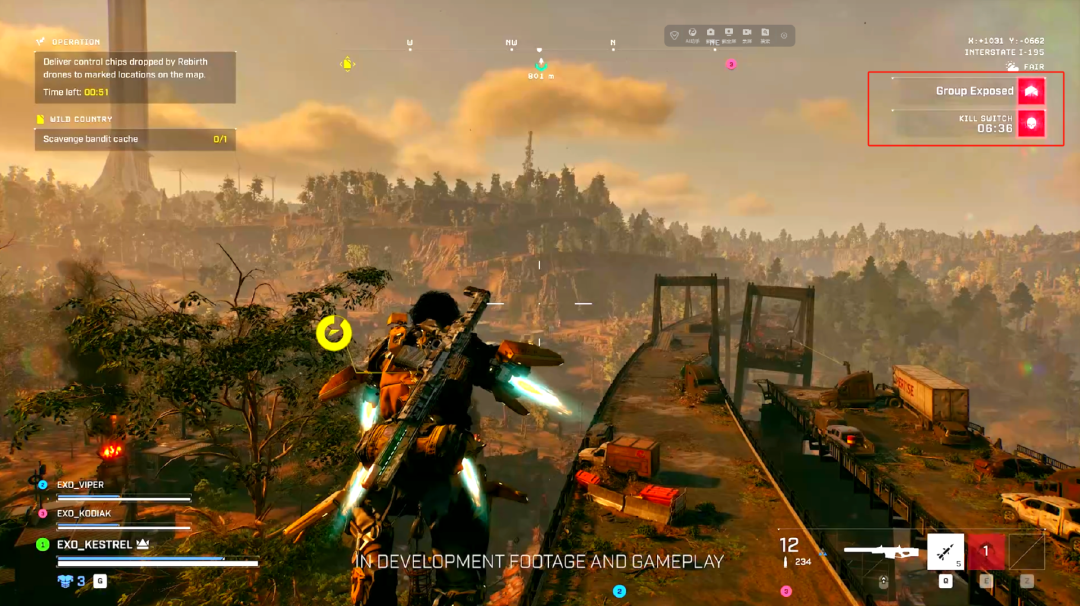
Task: Select the rocket ability slot
Action: click(x=945, y=551)
